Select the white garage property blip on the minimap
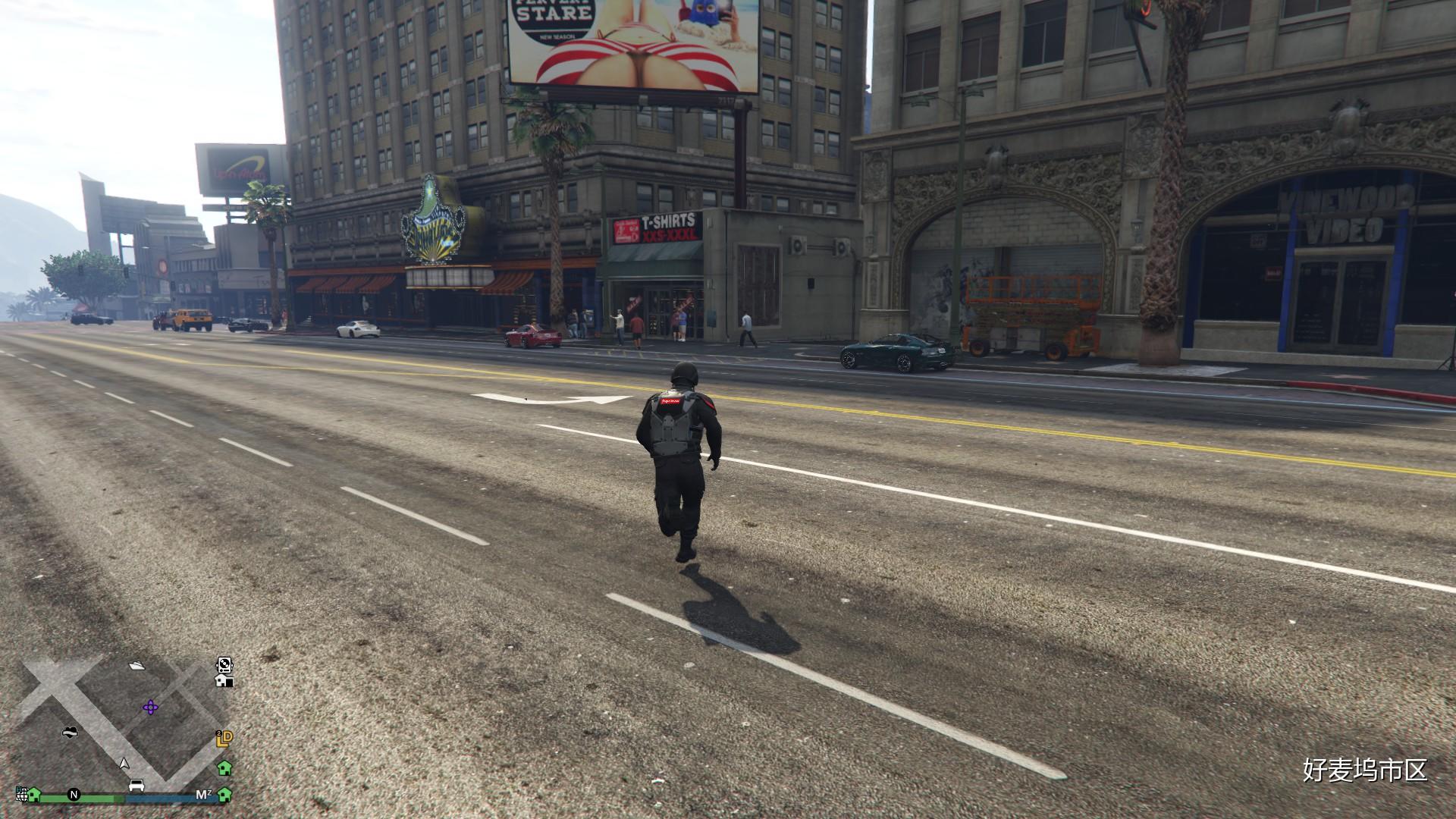 click(x=224, y=681)
